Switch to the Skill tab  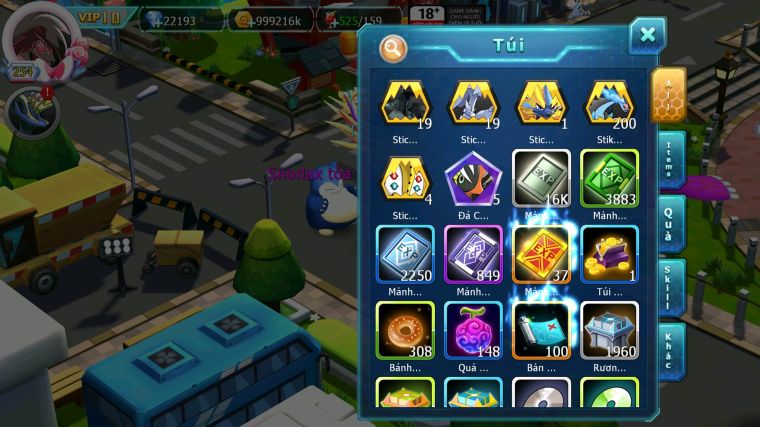coord(667,286)
